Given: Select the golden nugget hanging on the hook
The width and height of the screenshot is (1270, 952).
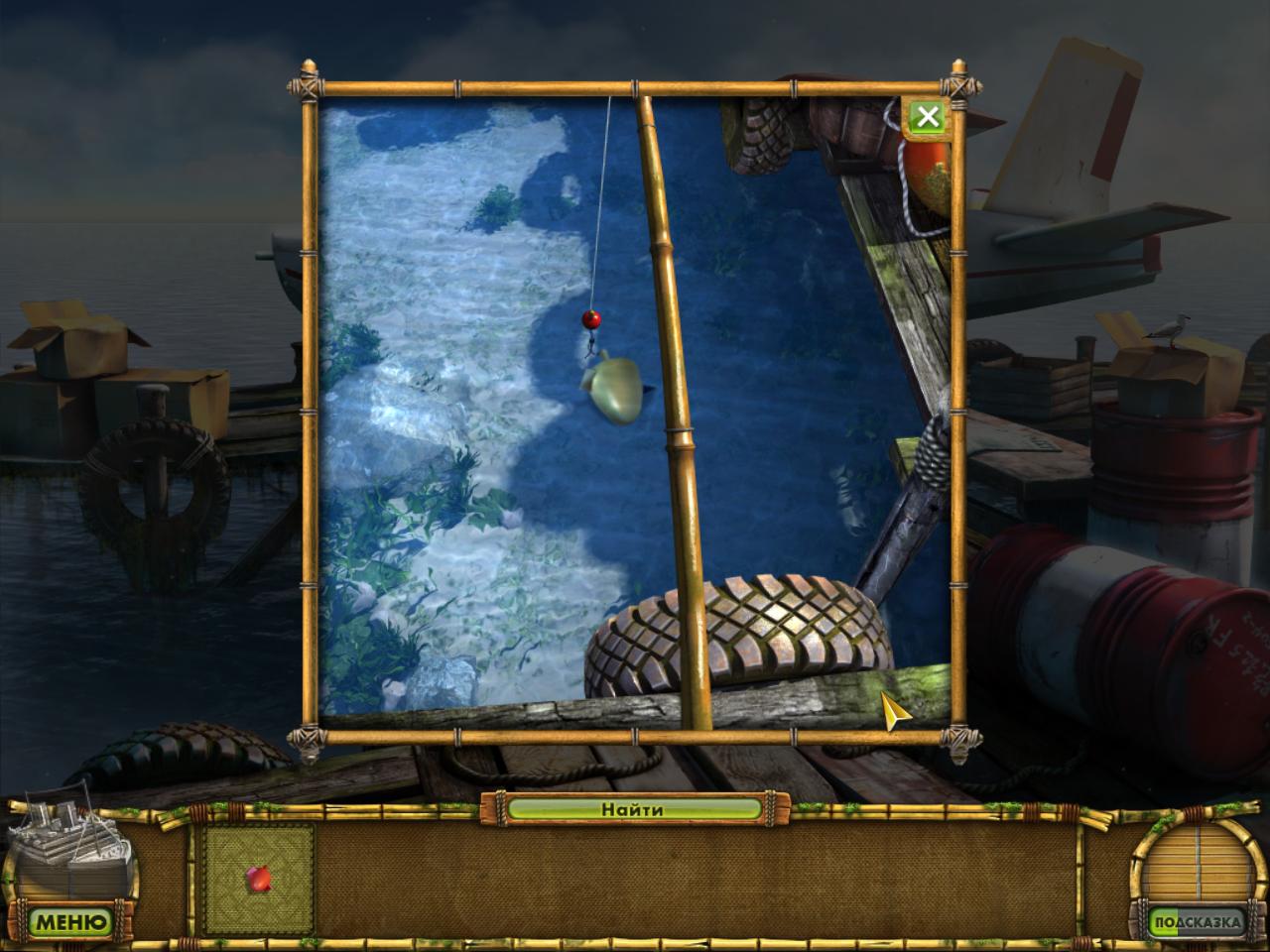Looking at the screenshot, I should [612, 389].
